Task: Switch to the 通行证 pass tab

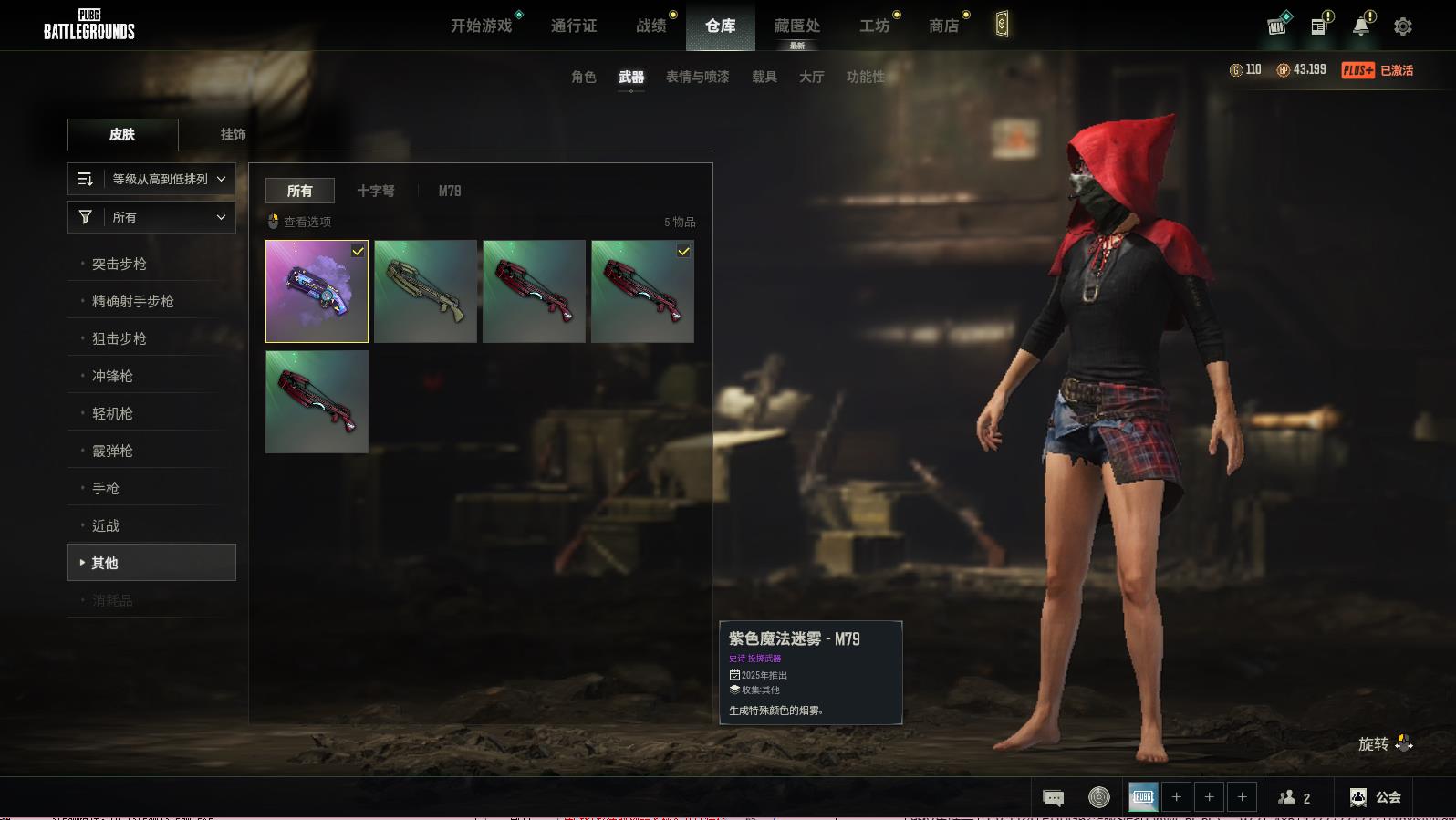Action: (x=574, y=26)
